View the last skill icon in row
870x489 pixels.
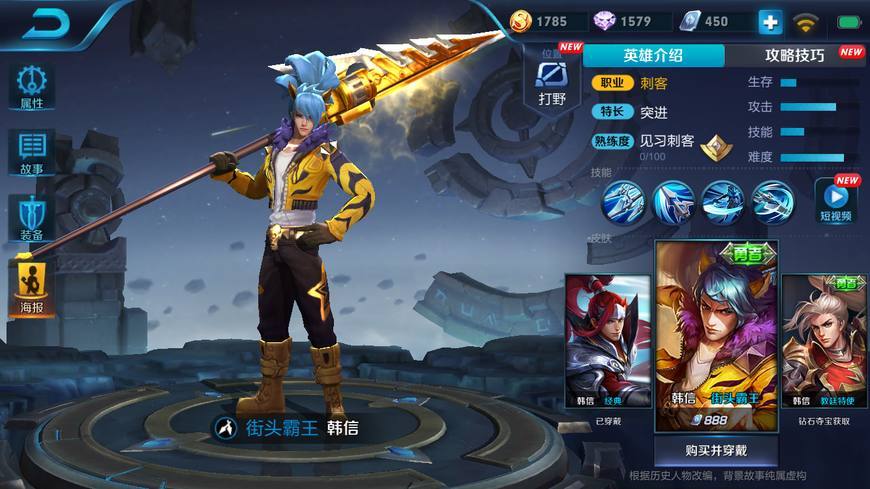point(772,200)
